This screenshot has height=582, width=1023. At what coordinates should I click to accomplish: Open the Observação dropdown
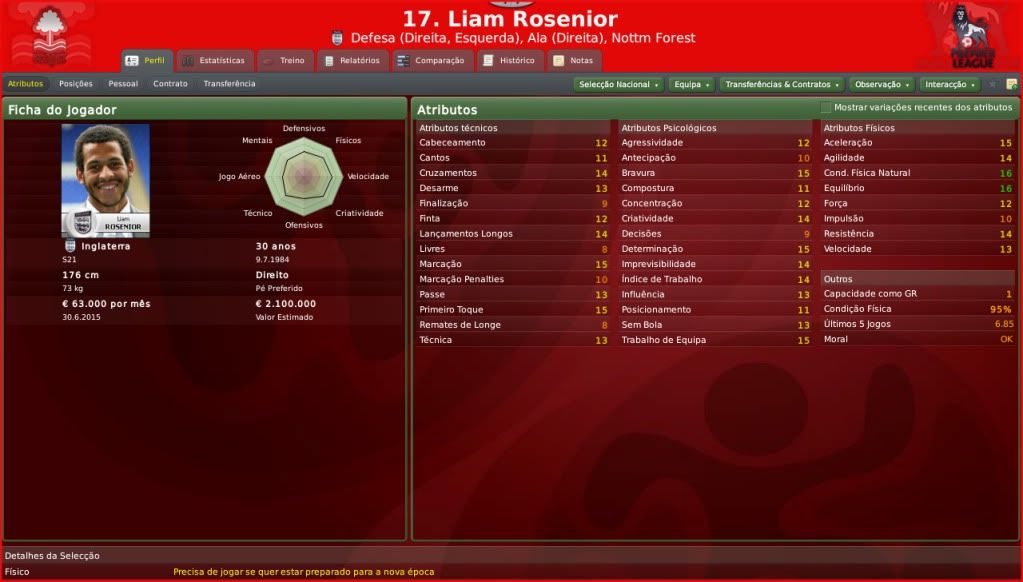click(x=882, y=85)
